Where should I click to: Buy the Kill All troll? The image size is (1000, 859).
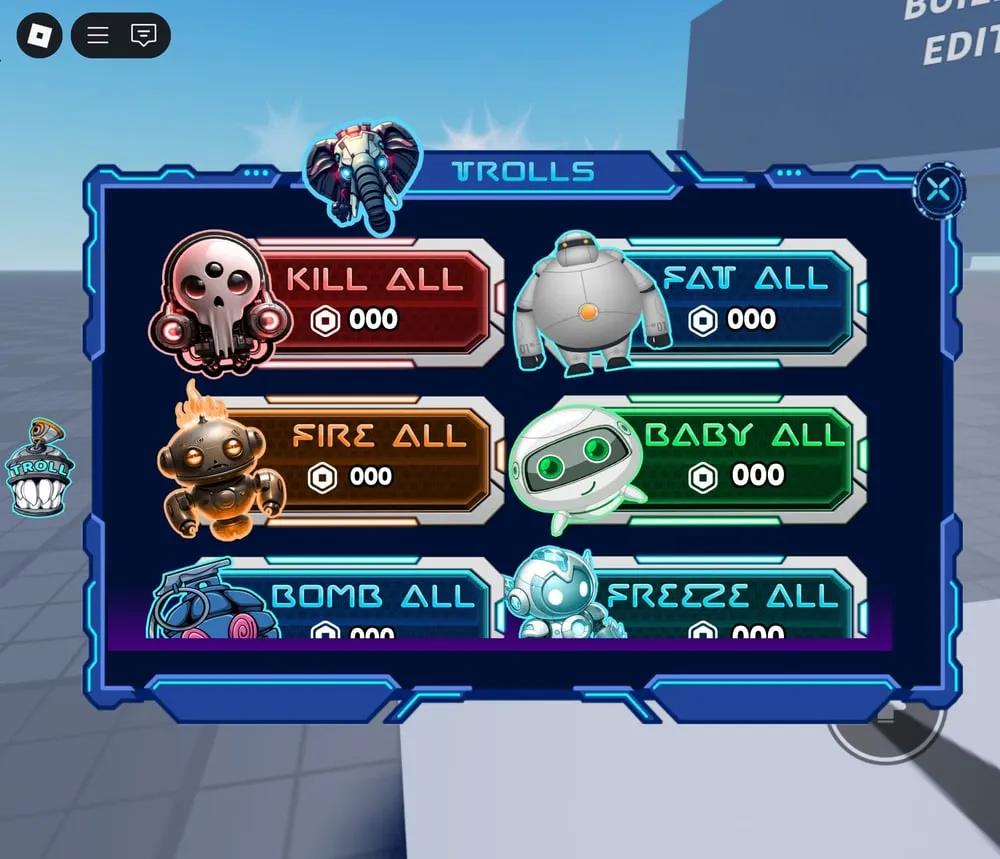373,297
